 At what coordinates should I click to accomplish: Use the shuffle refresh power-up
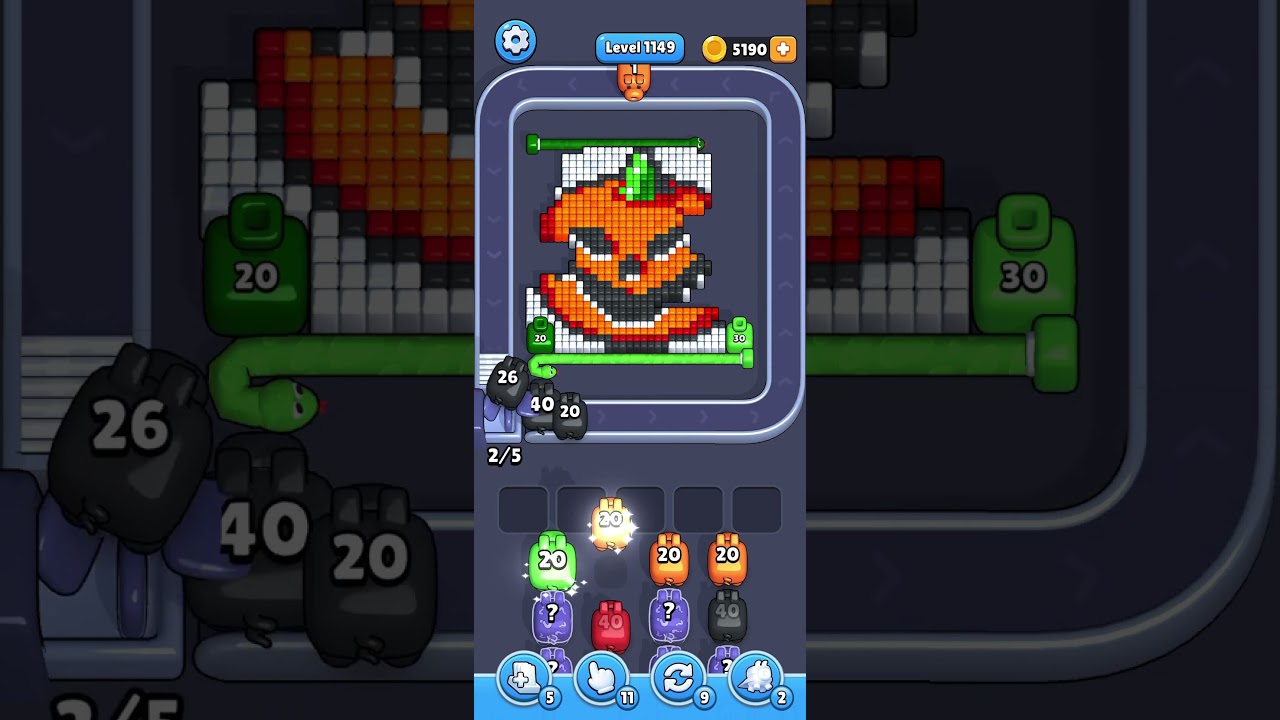tap(676, 678)
